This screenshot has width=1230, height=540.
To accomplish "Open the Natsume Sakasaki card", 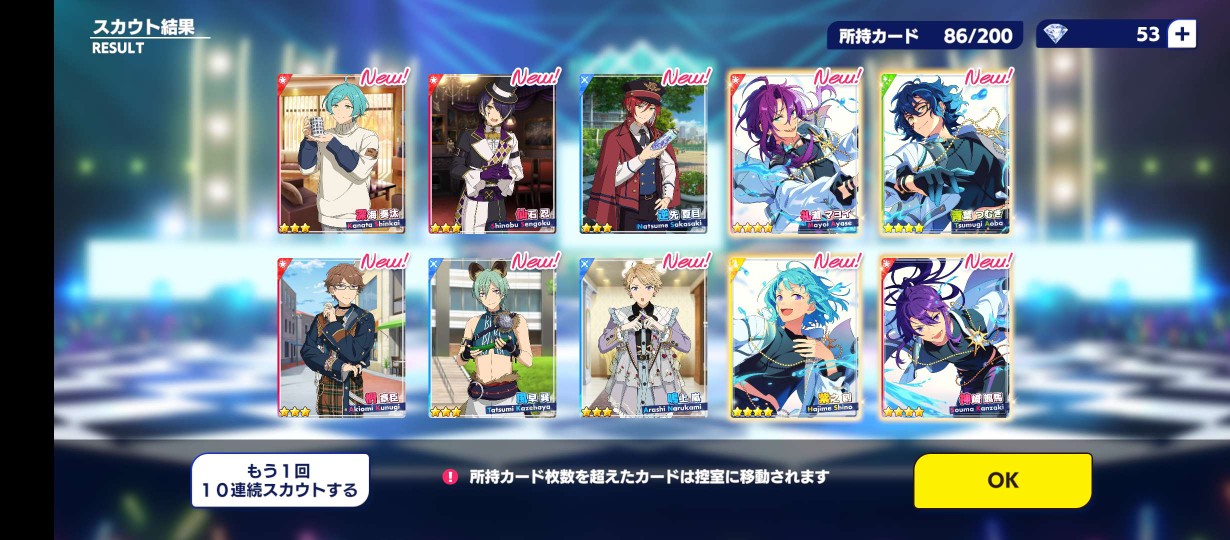I will (644, 153).
